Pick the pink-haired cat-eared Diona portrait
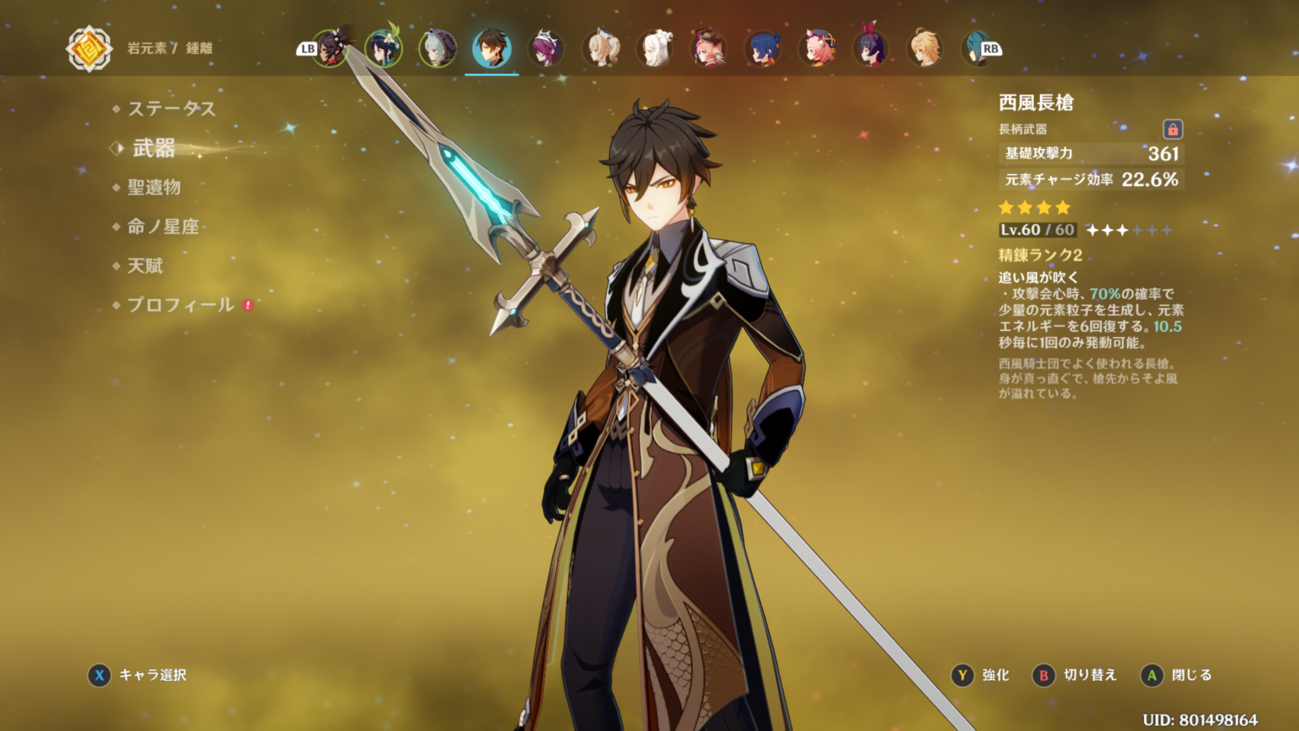Image resolution: width=1299 pixels, height=731 pixels. click(x=816, y=48)
